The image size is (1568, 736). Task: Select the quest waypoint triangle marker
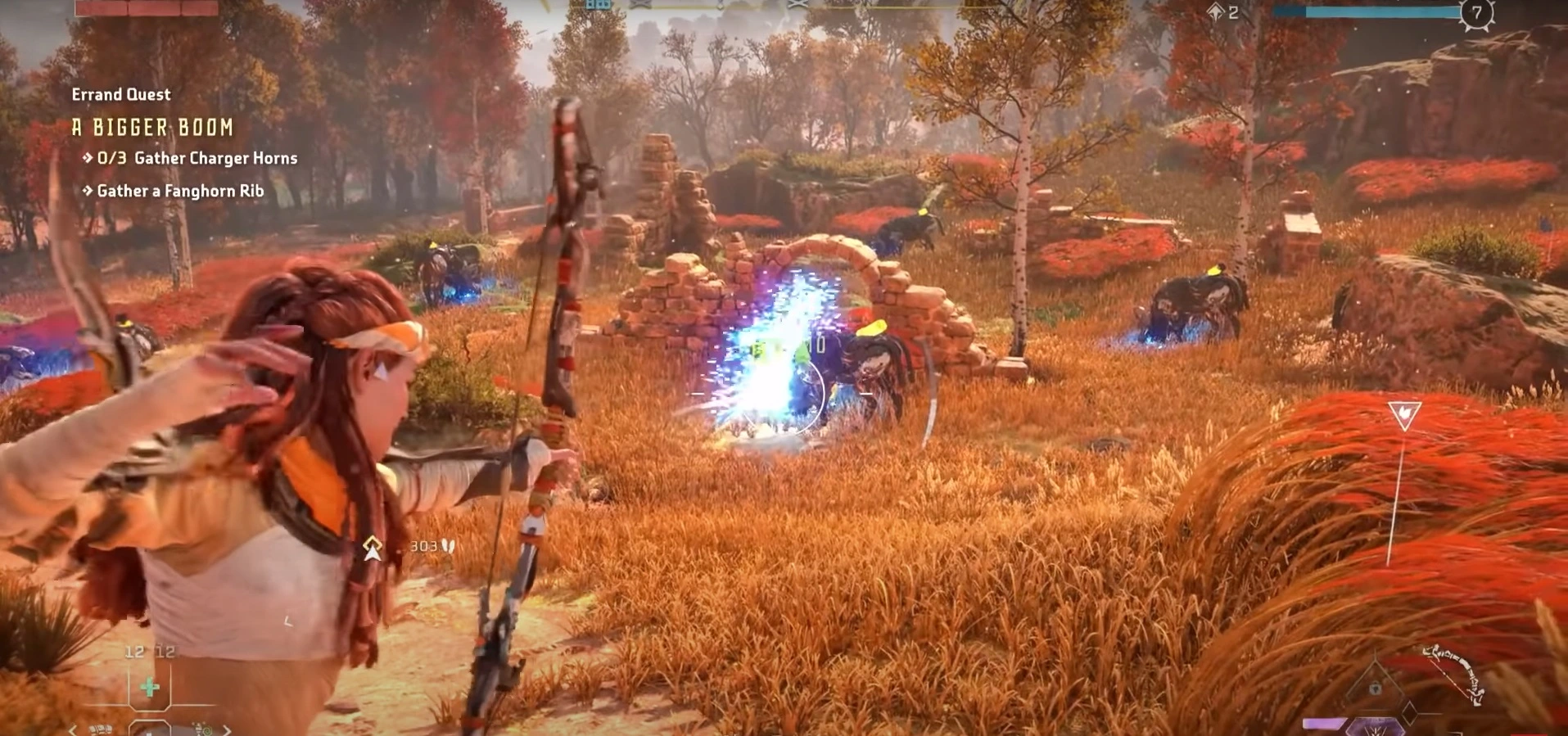click(1403, 415)
